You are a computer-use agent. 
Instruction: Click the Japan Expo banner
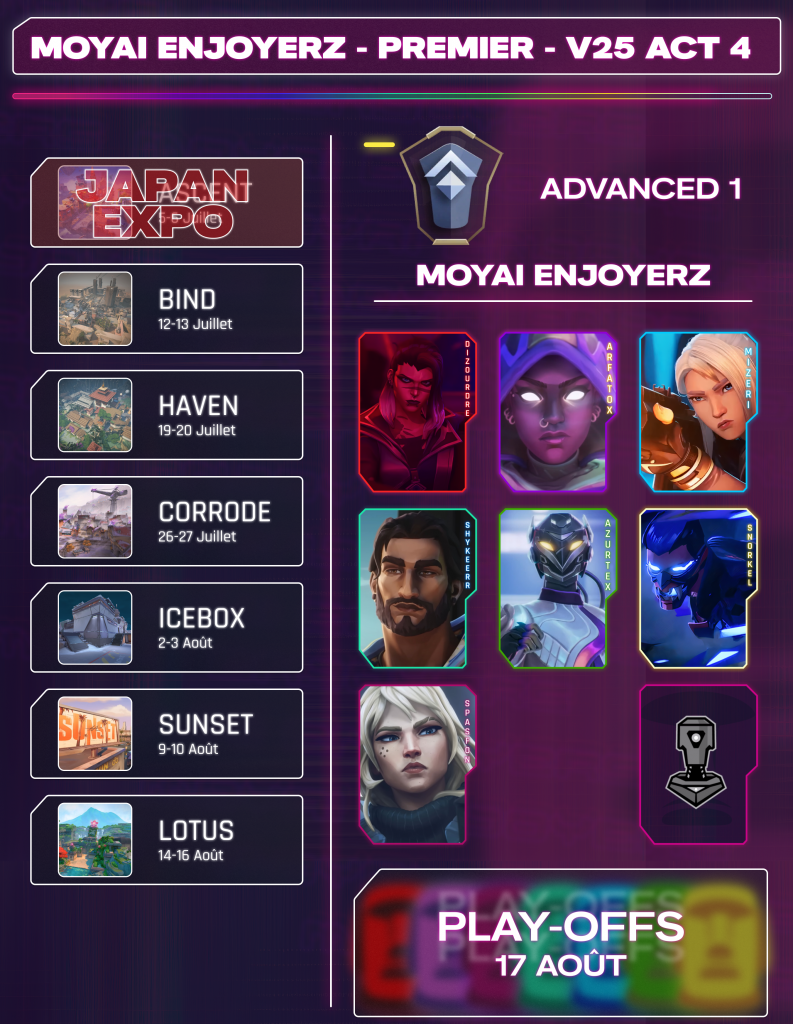167,203
